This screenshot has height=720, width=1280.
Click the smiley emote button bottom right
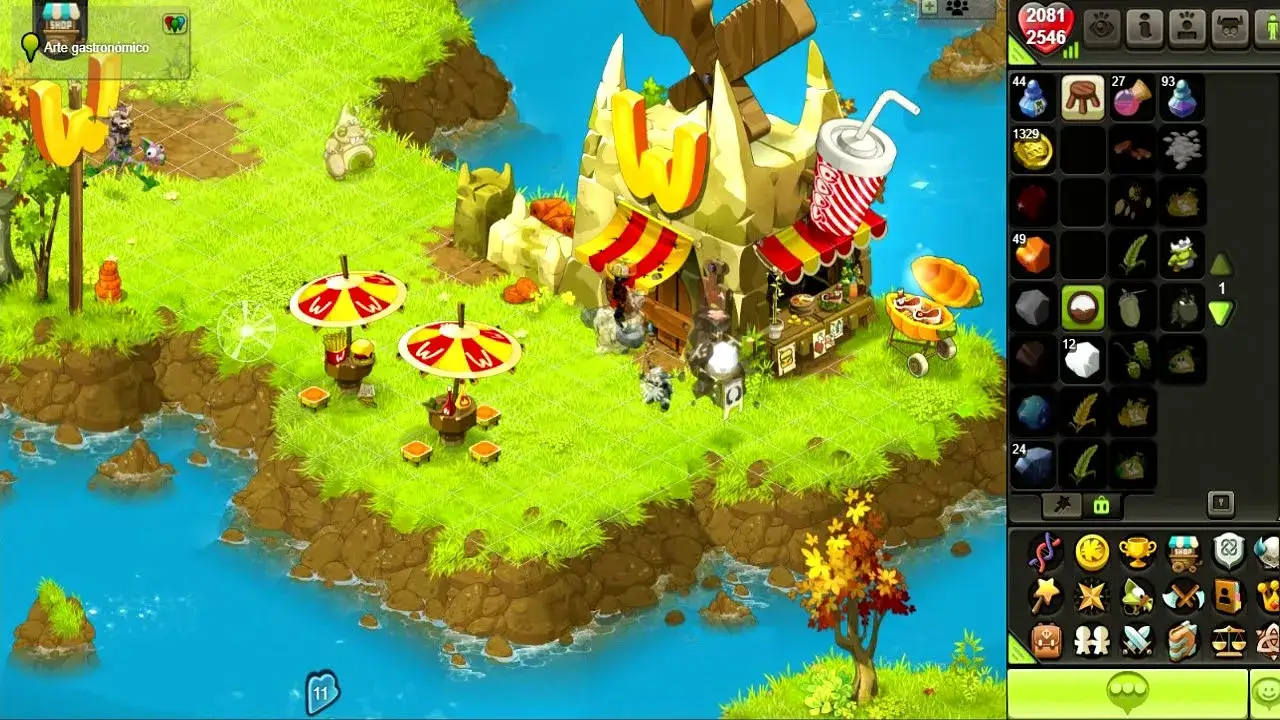1265,692
